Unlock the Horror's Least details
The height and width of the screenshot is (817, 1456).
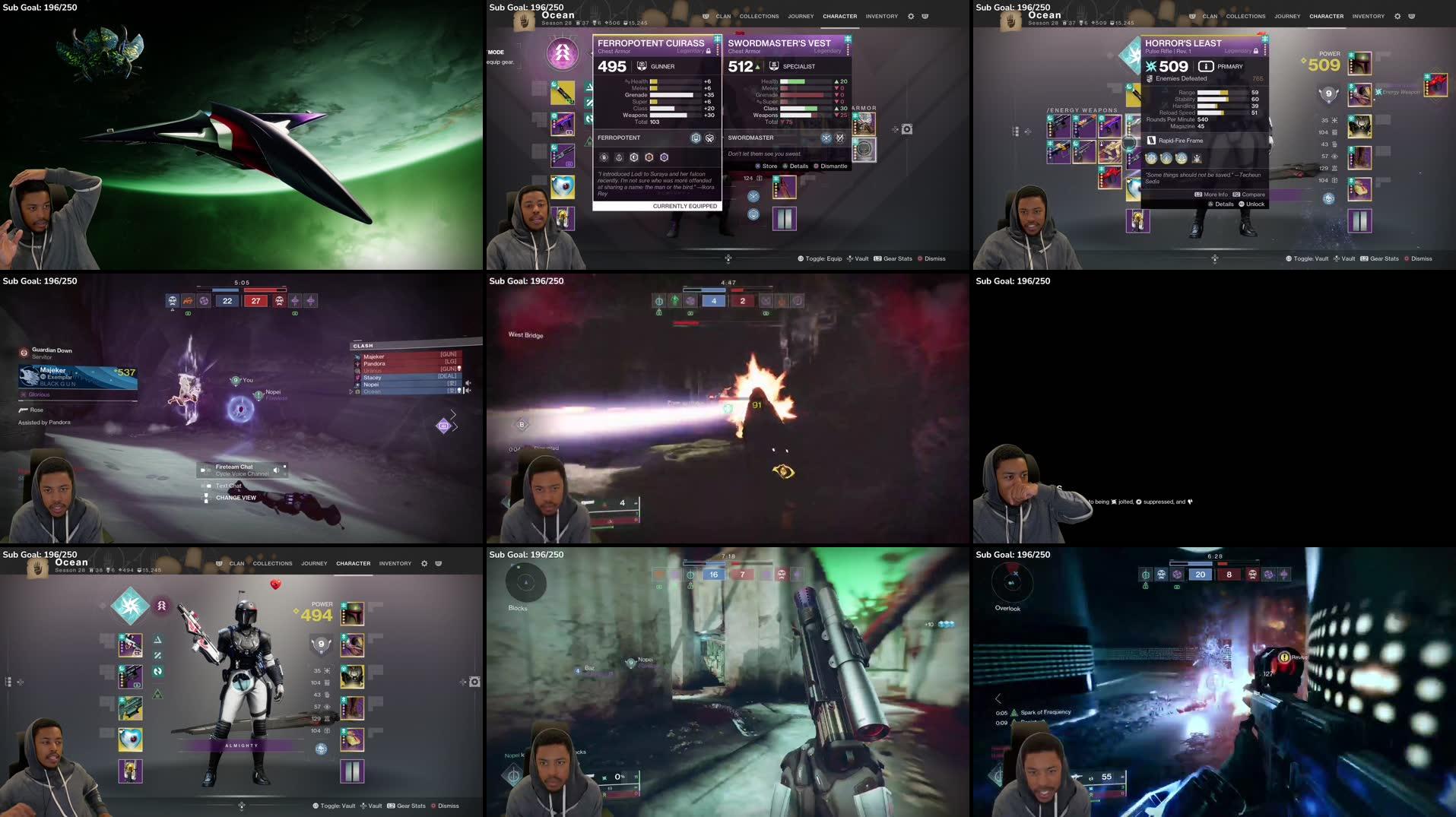click(x=1252, y=204)
